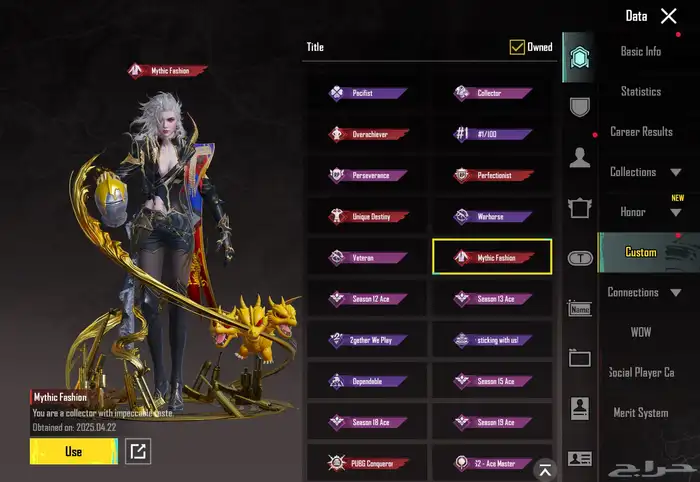Screen dimensions: 700x482
Task: Select the Overachiever title
Action: coord(367,134)
